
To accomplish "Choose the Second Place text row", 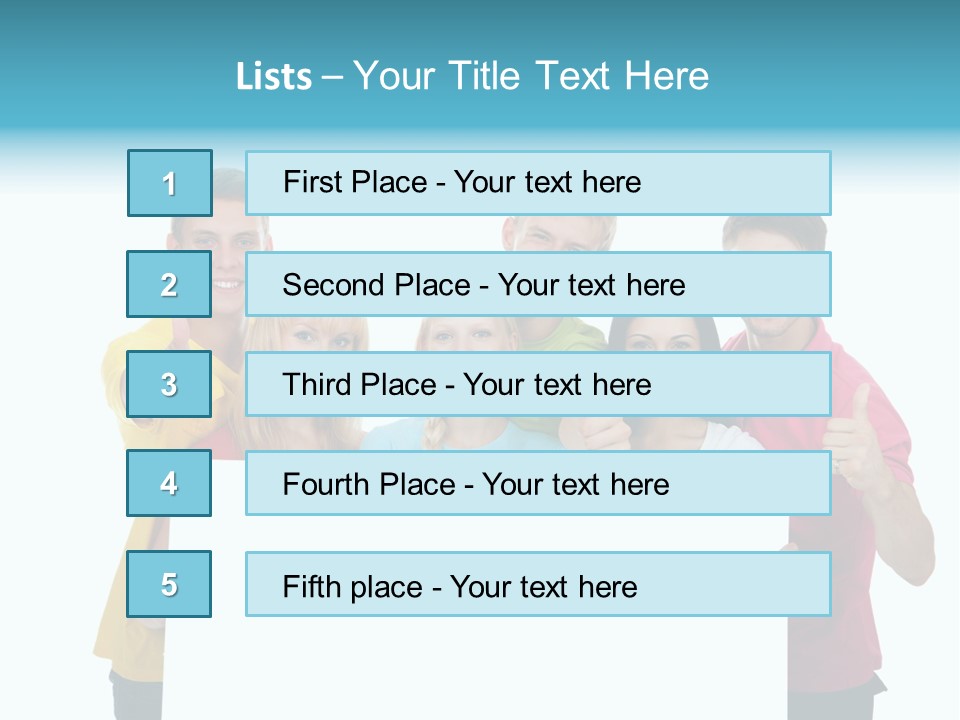I will click(x=538, y=284).
